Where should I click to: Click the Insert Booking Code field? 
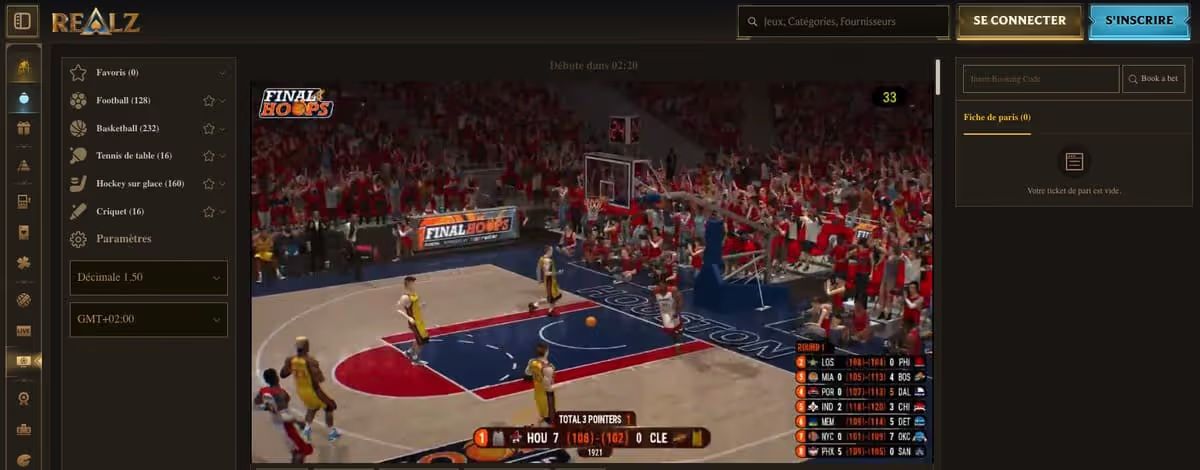tap(1041, 79)
